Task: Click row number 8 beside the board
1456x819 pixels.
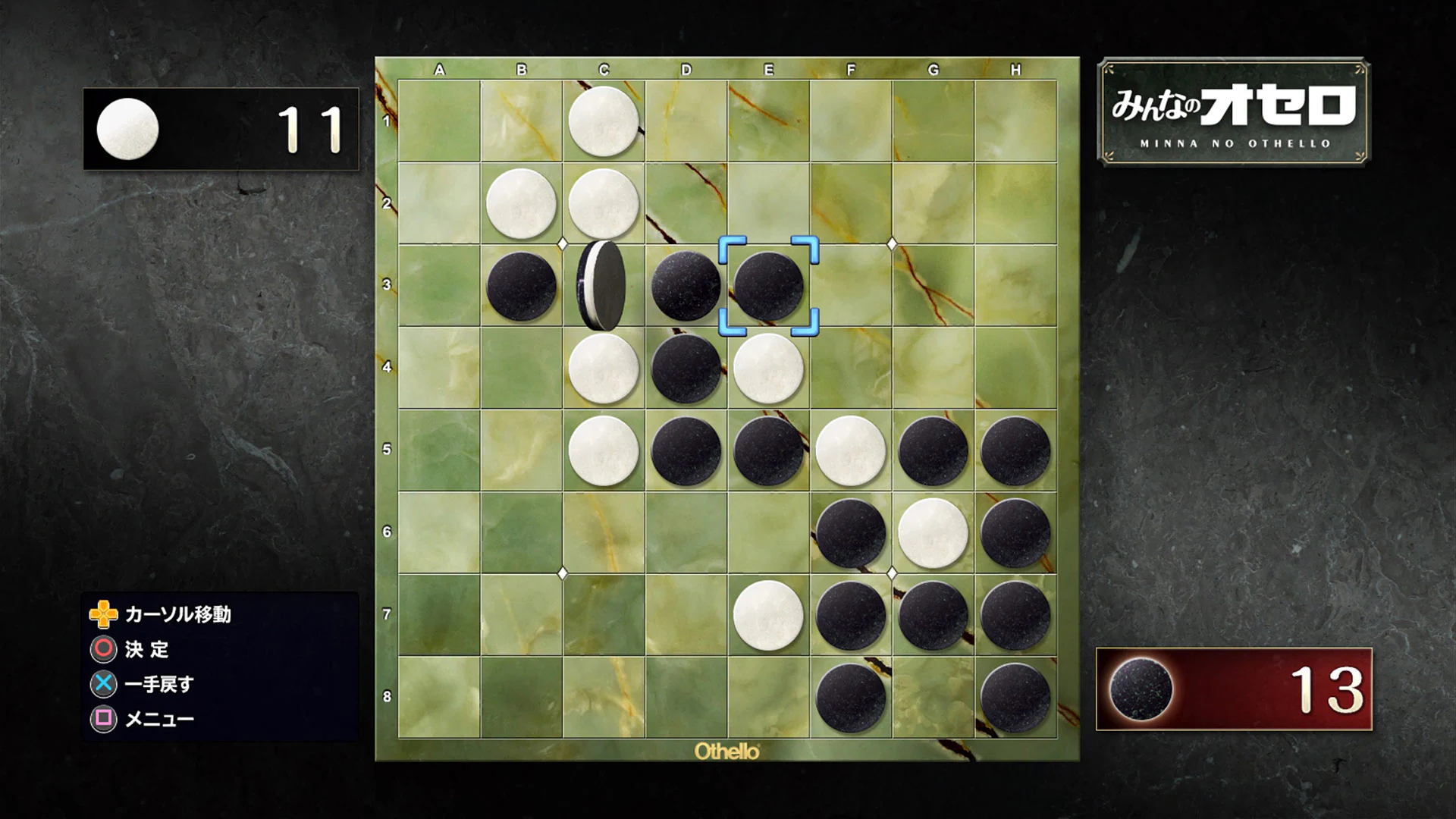Action: (388, 695)
